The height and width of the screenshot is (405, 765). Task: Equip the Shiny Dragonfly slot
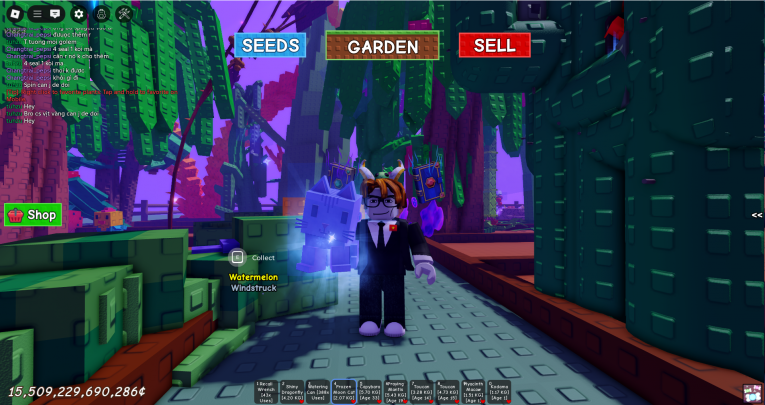[x=292, y=391]
